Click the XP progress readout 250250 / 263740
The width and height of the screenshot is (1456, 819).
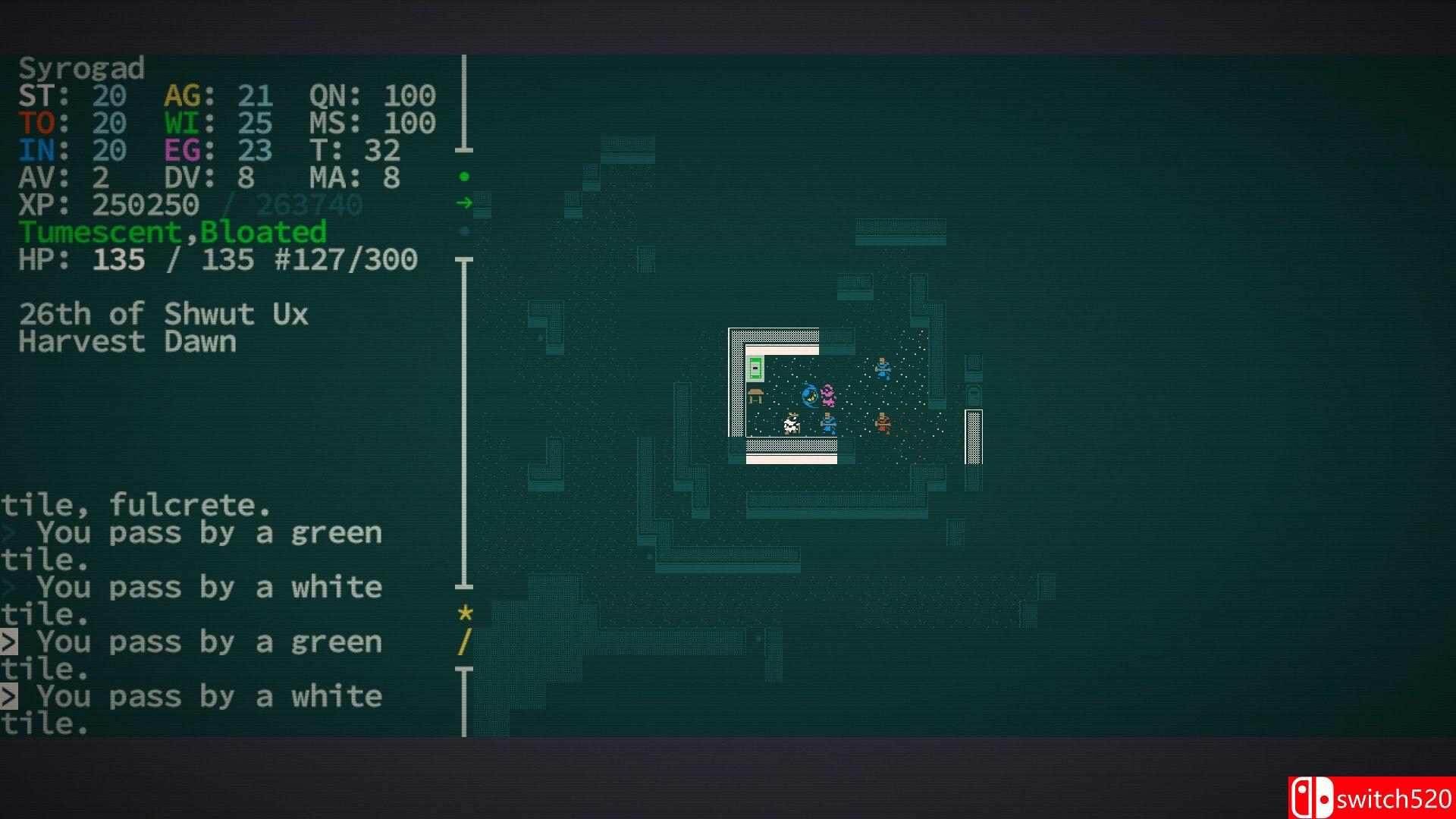click(x=190, y=204)
